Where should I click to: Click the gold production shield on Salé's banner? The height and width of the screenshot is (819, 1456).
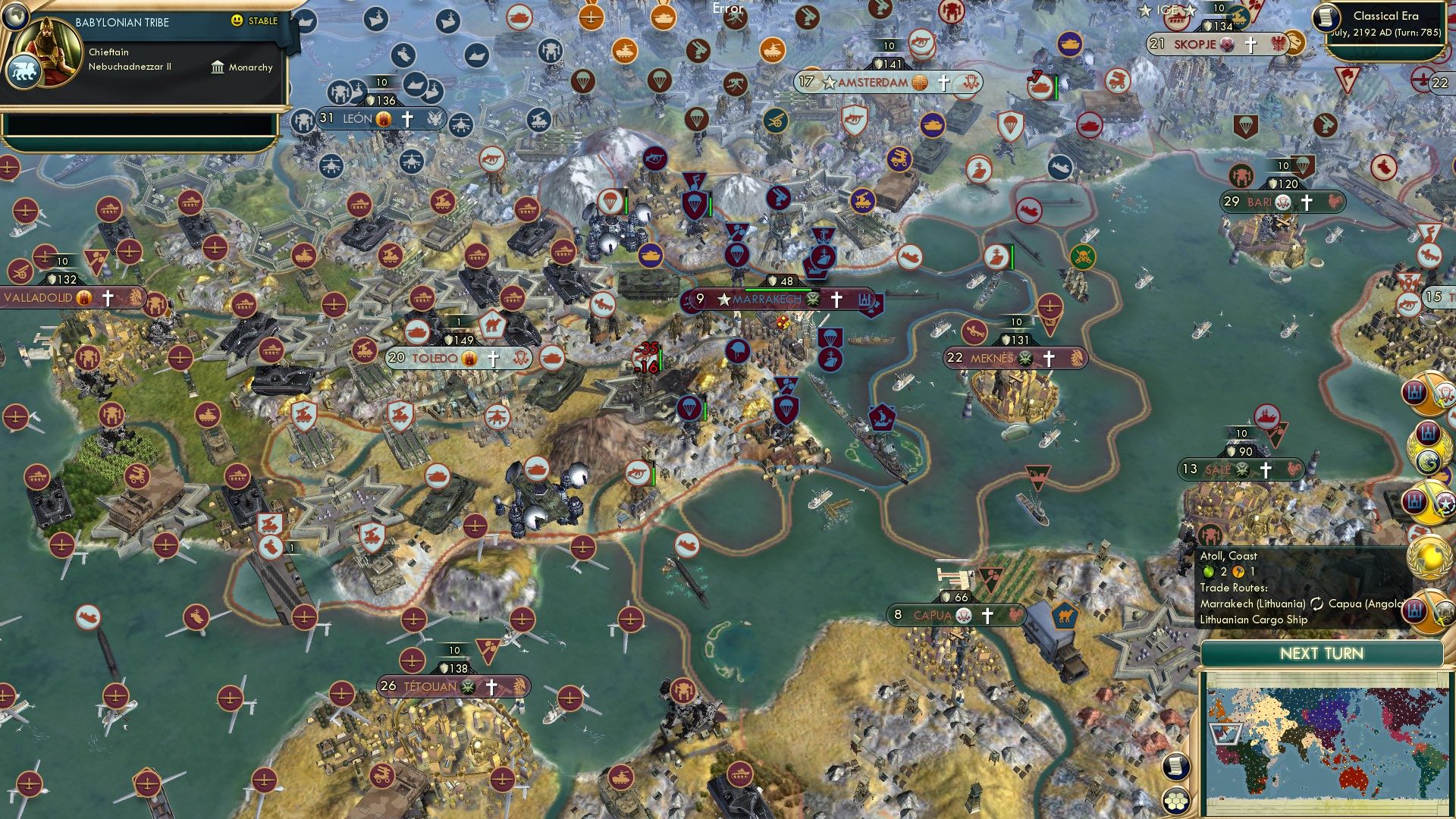pyautogui.click(x=1232, y=450)
